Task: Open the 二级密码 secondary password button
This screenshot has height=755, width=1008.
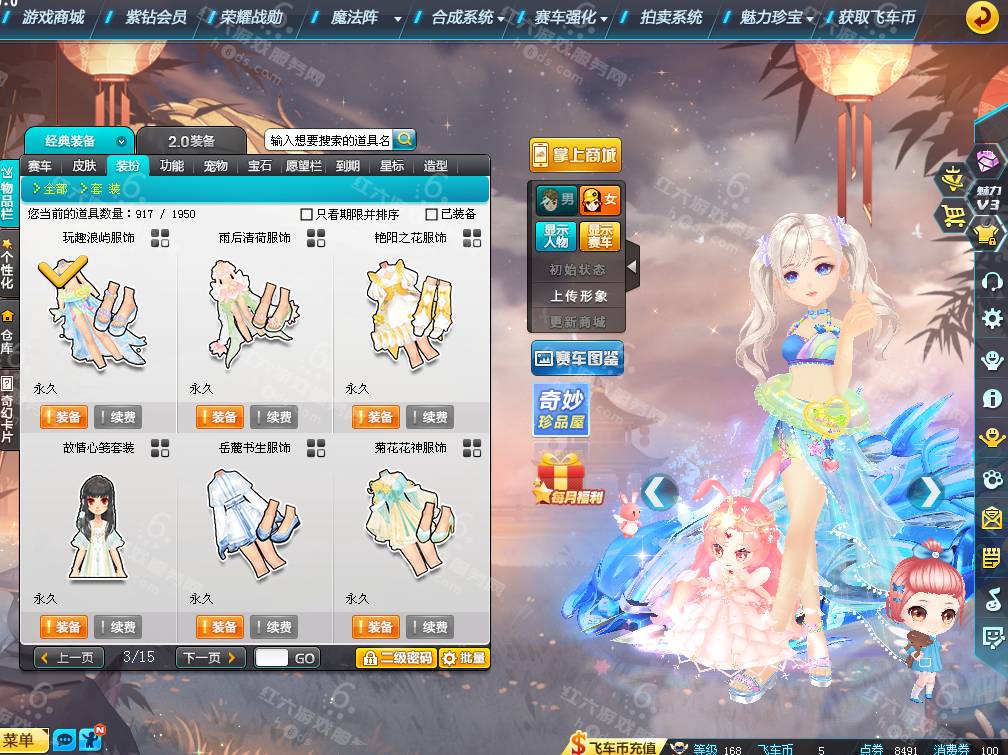Action: [397, 658]
